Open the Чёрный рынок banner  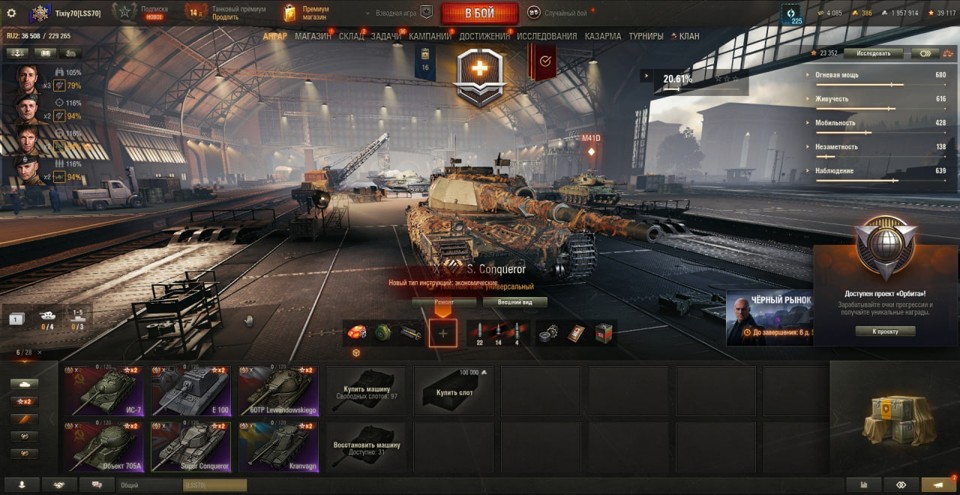pyautogui.click(x=770, y=318)
